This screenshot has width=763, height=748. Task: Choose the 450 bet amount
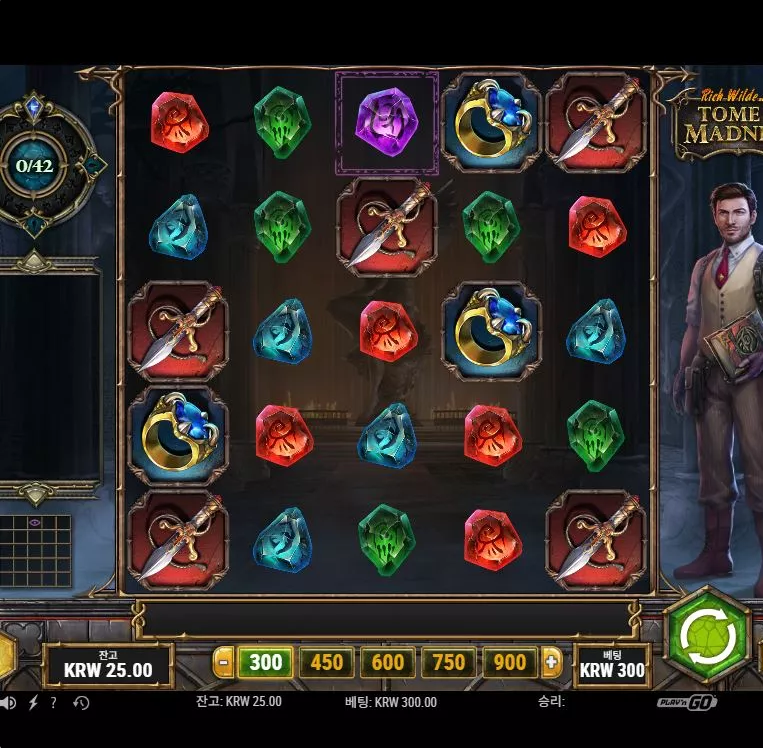click(327, 662)
